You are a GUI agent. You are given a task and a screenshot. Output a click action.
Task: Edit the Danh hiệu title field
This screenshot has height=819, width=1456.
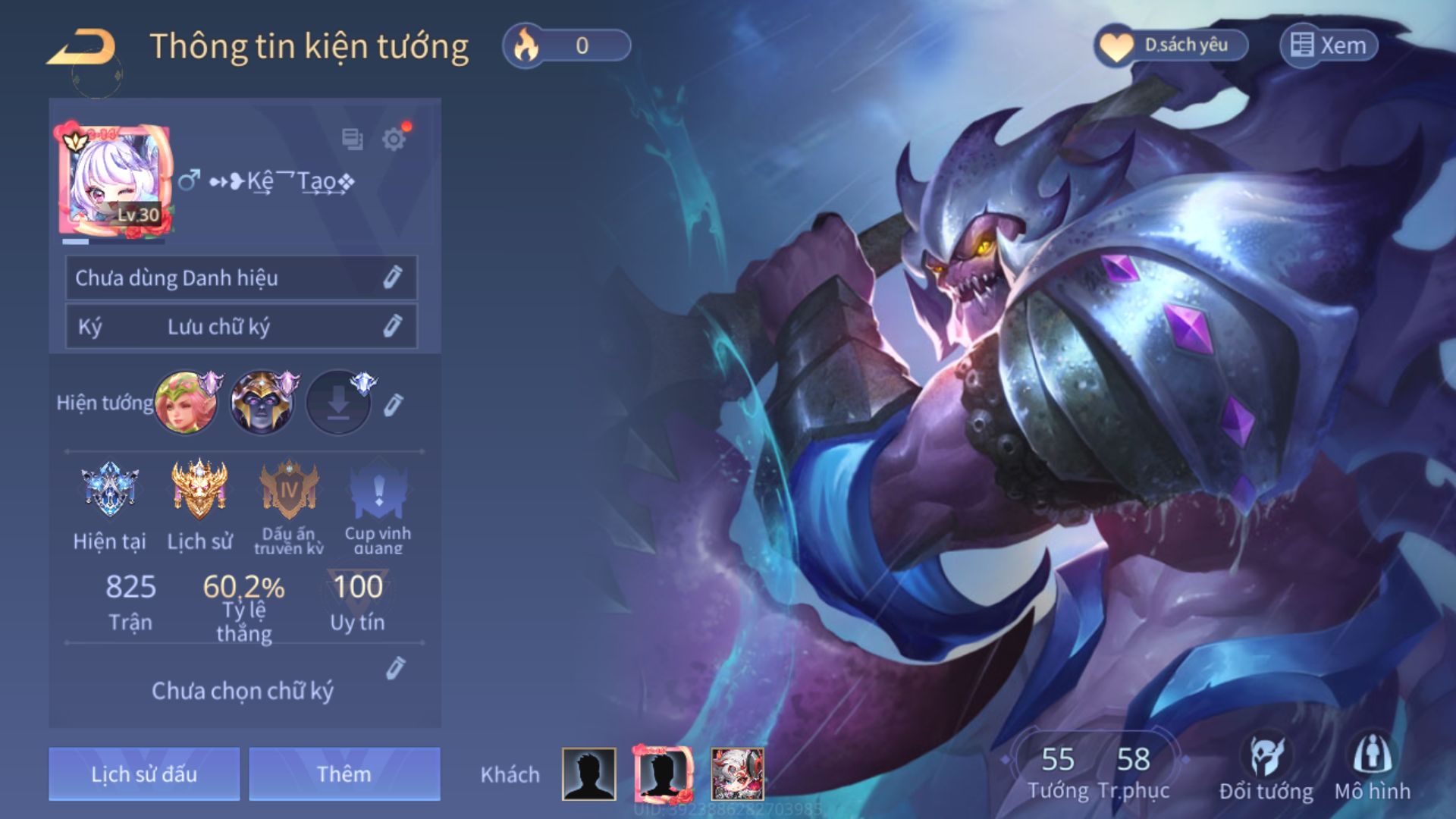[392, 278]
